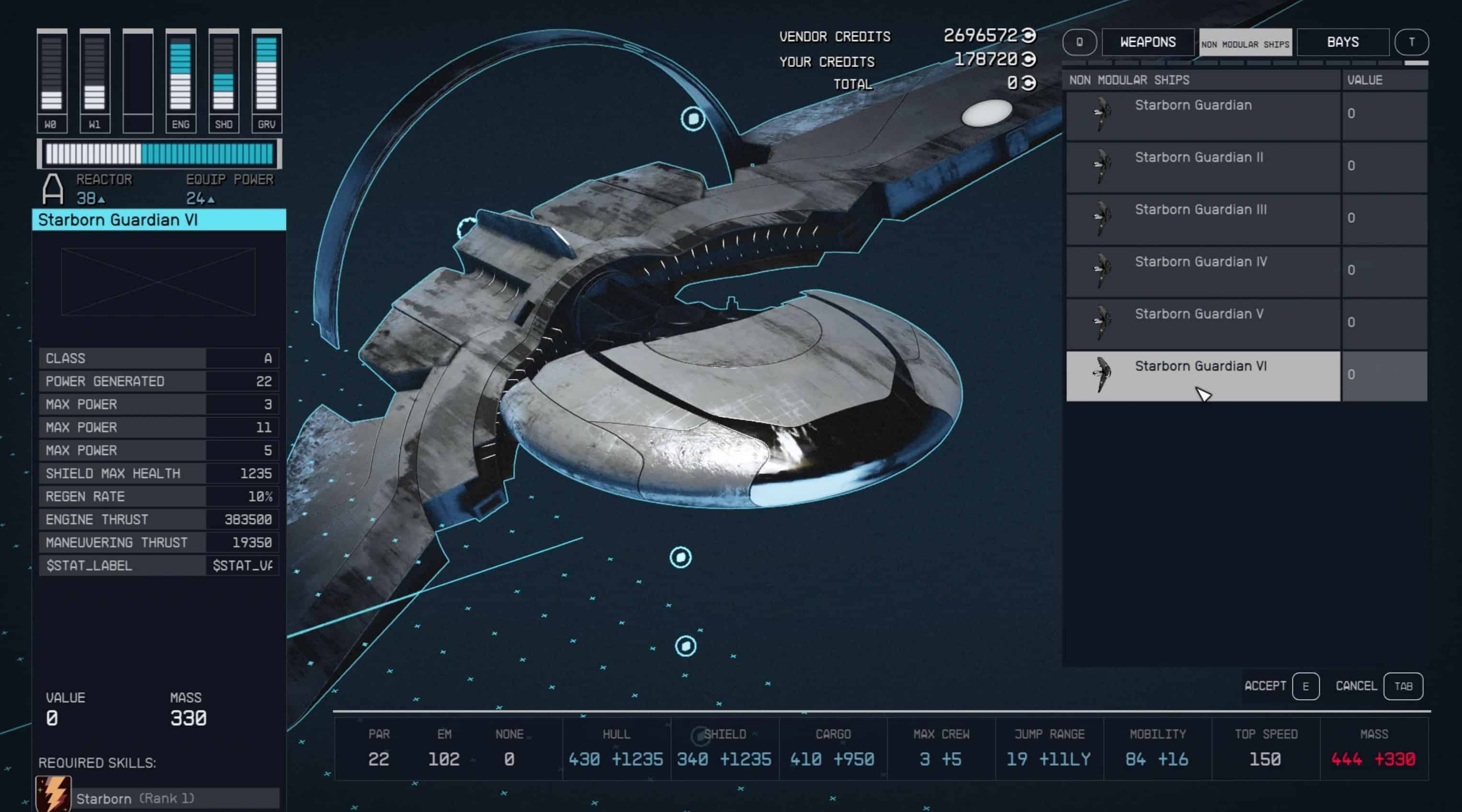Image resolution: width=1462 pixels, height=812 pixels.
Task: Select the Starborn Guardian II row
Action: (1203, 167)
